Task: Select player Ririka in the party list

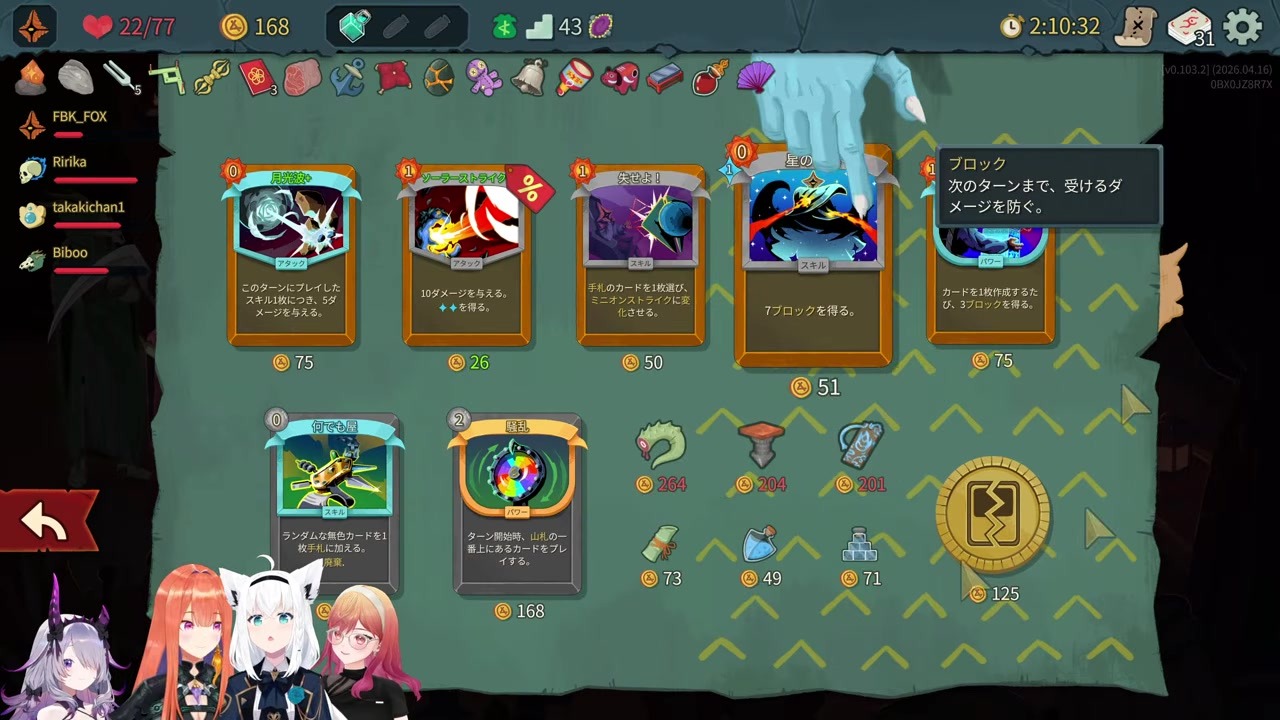Action: coord(70,163)
